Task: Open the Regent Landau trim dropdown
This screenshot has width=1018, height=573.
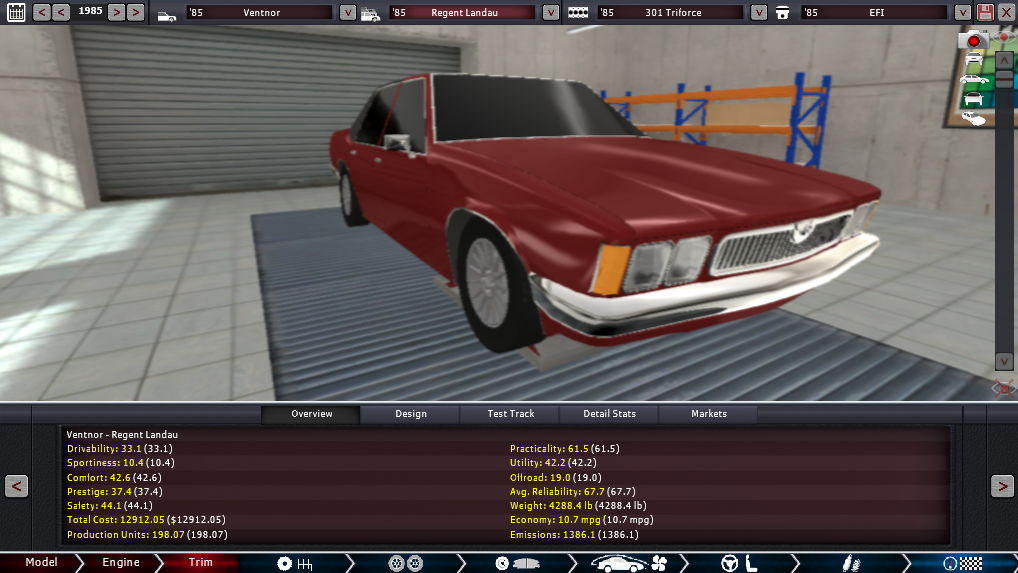Action: pos(551,13)
